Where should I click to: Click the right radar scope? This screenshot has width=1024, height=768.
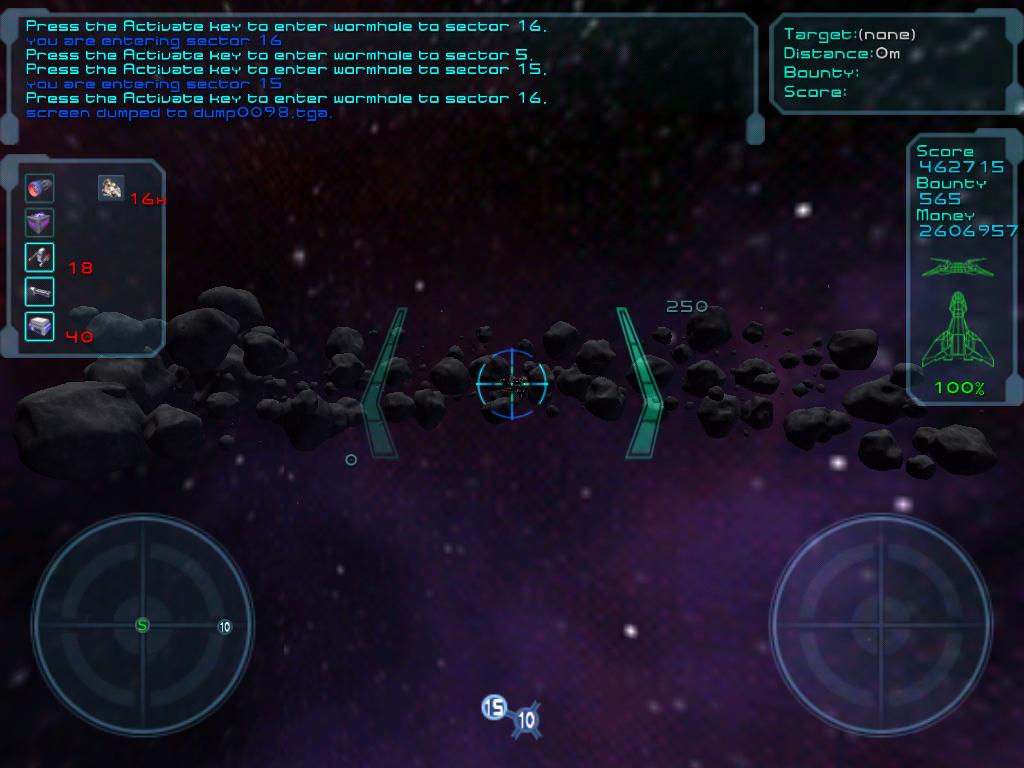[881, 626]
